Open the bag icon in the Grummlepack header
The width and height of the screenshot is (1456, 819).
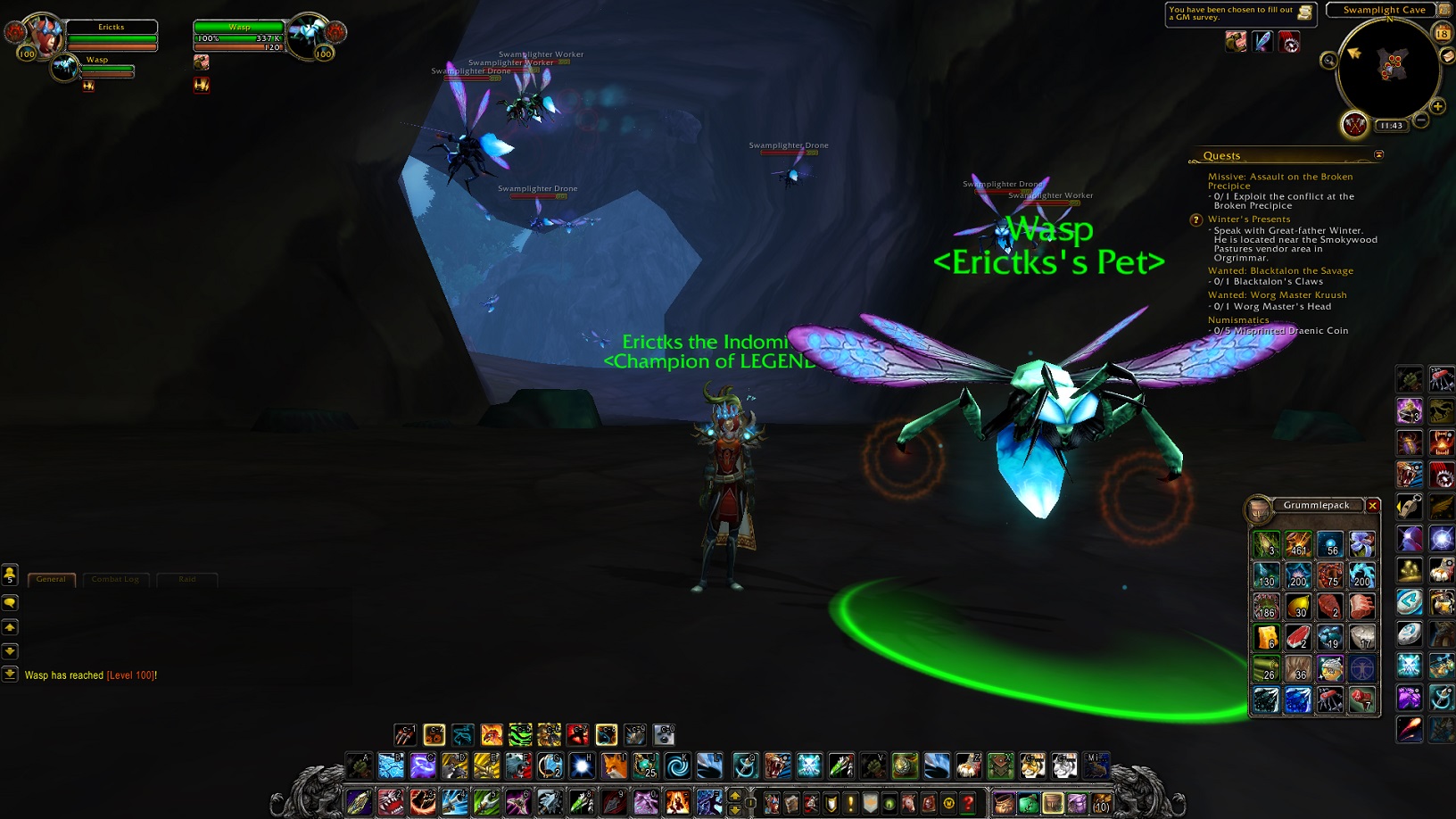pos(1259,510)
